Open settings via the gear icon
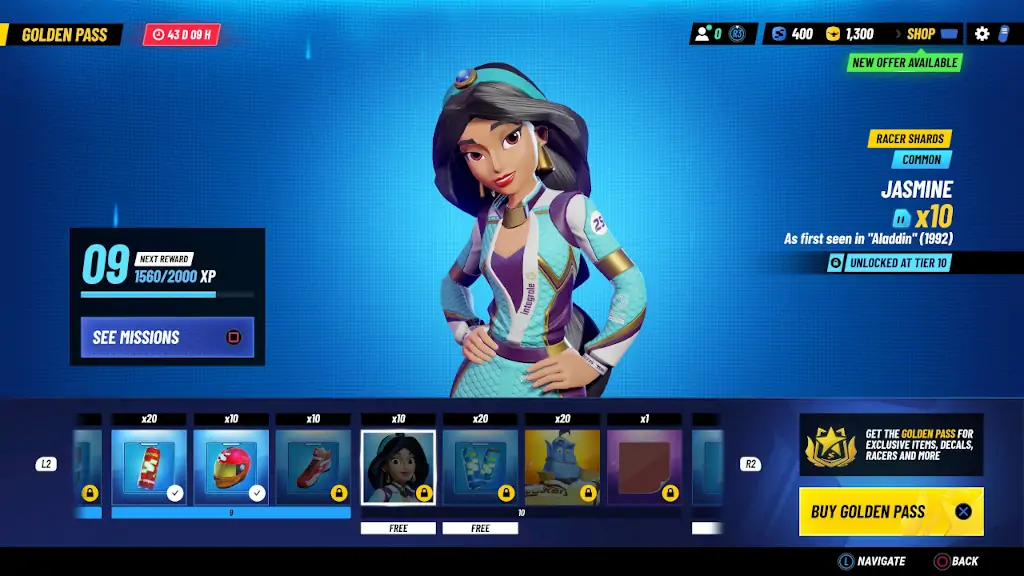The width and height of the screenshot is (1024, 576). pyautogui.click(x=982, y=34)
